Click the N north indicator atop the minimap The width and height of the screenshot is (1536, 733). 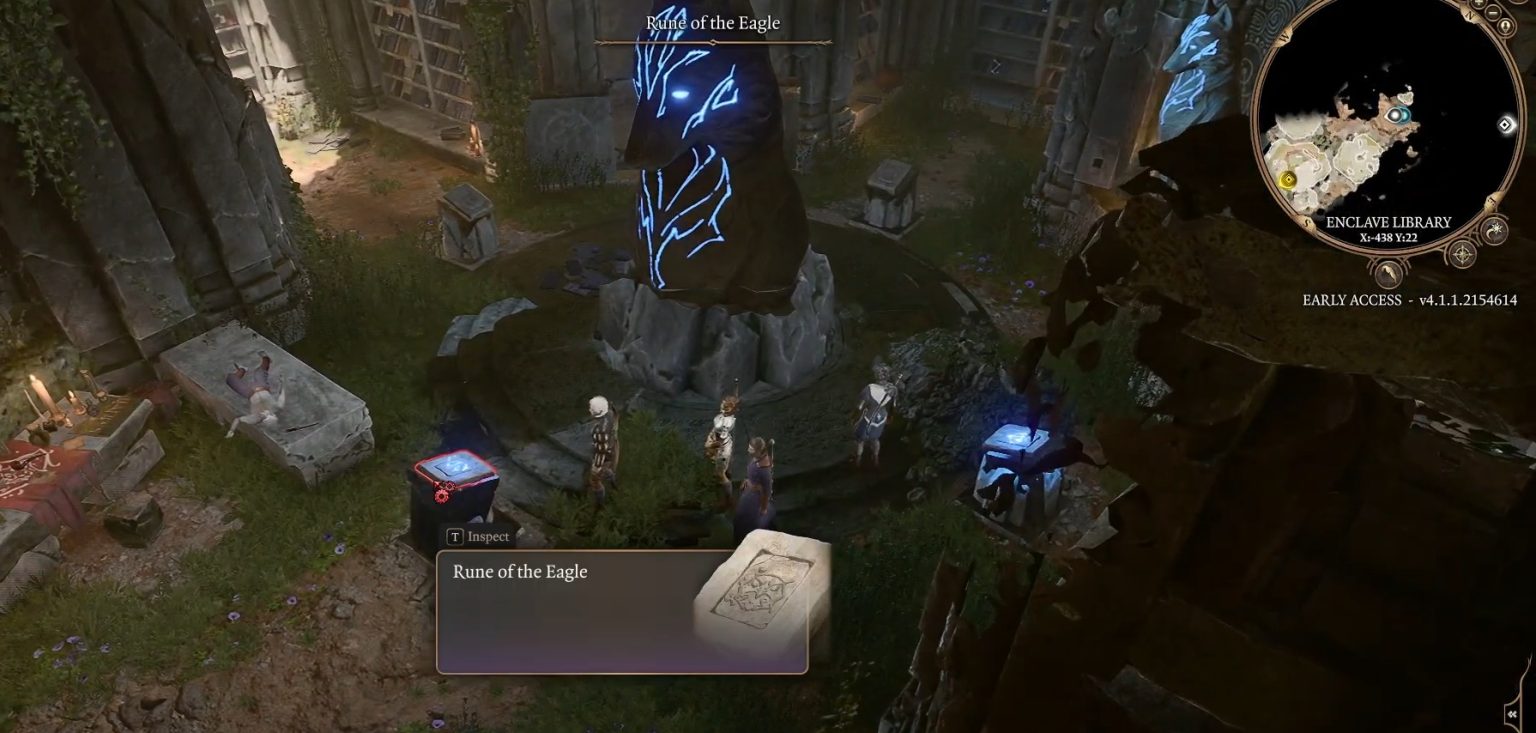click(x=1470, y=14)
